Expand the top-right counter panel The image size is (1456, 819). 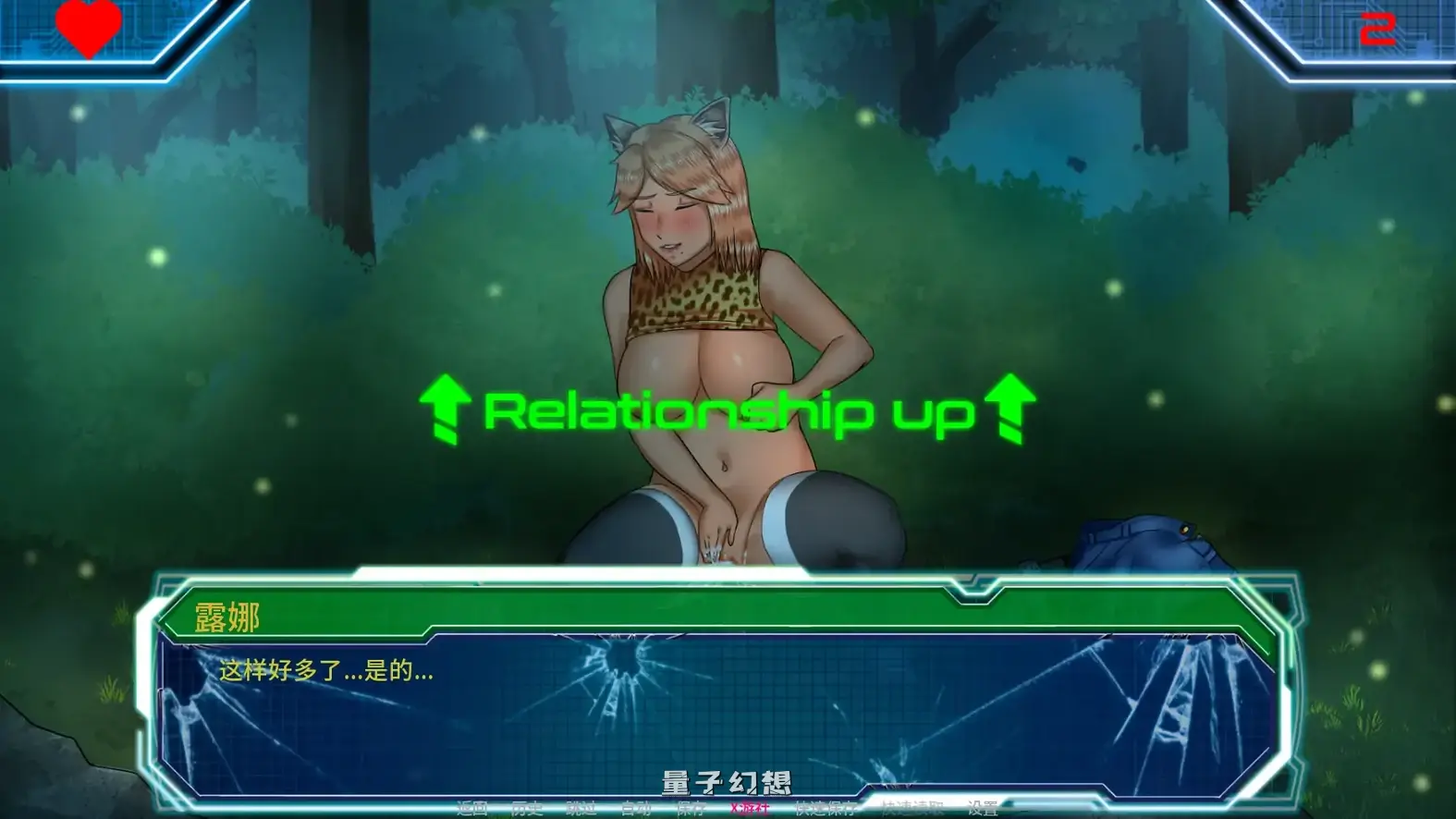[1350, 32]
